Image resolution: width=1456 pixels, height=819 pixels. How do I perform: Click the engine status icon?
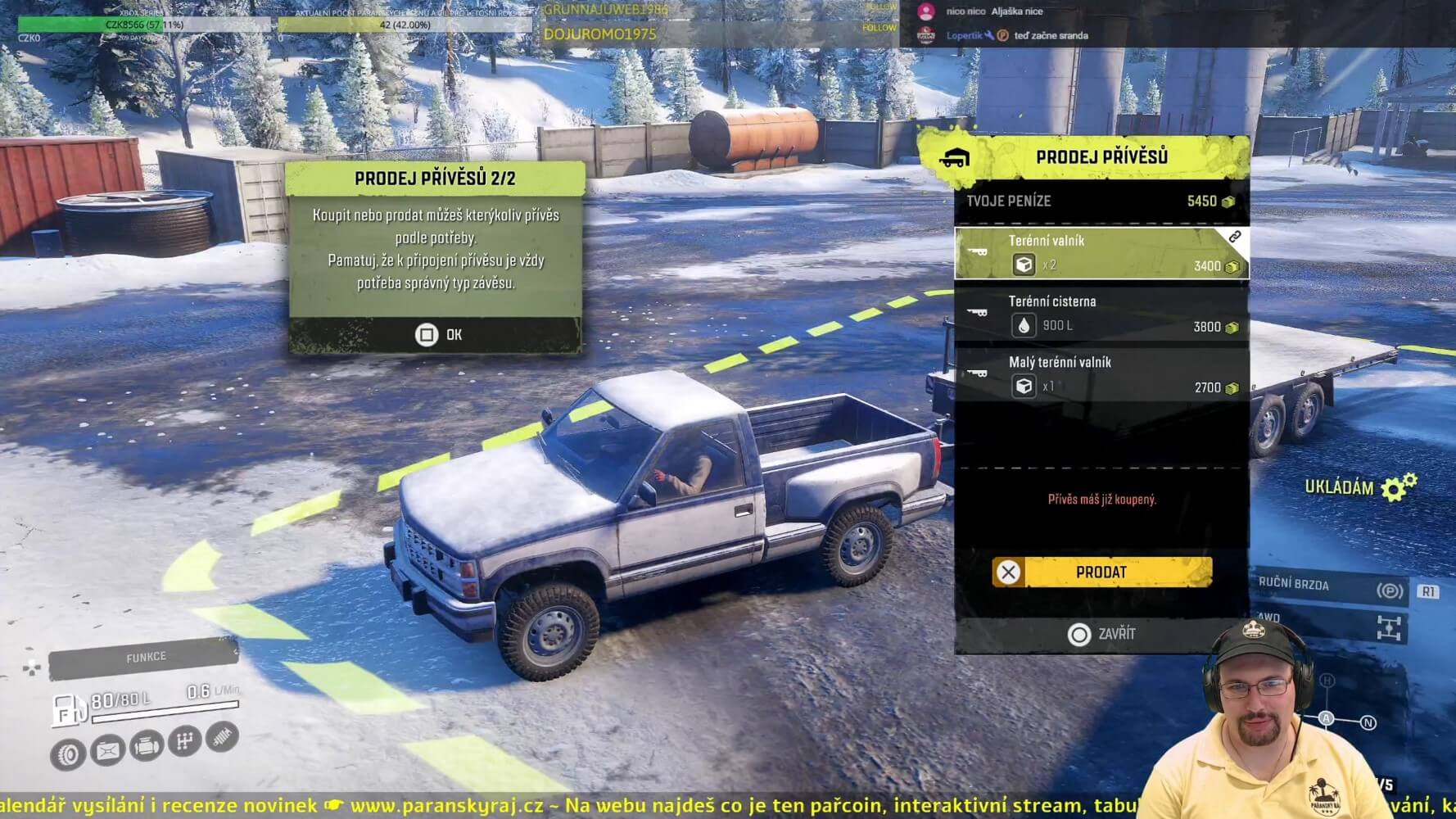pos(147,747)
